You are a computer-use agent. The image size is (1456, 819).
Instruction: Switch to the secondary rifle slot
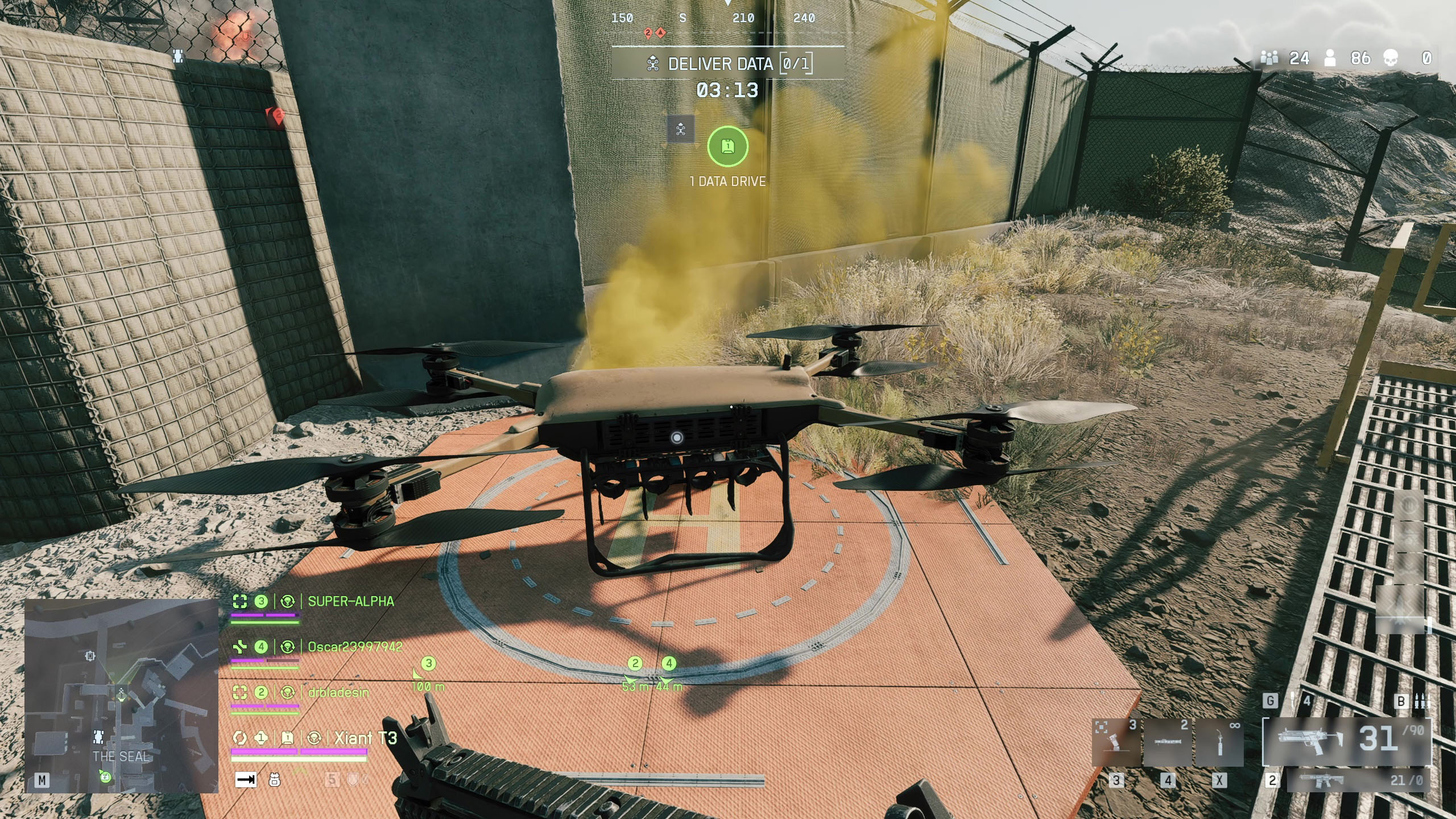pyautogui.click(x=1357, y=780)
